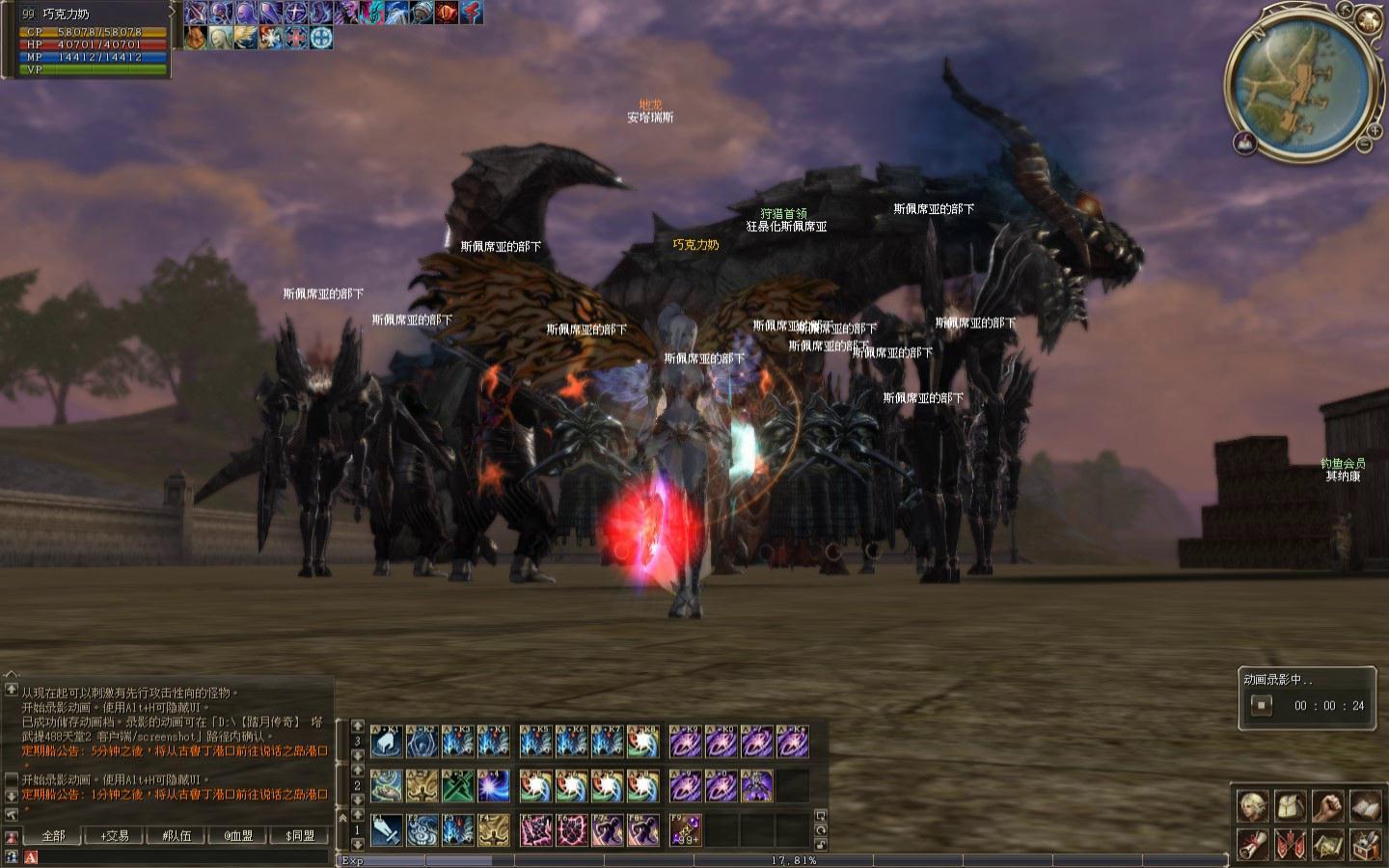Zoom out the minimap with minus button

coord(1366,146)
